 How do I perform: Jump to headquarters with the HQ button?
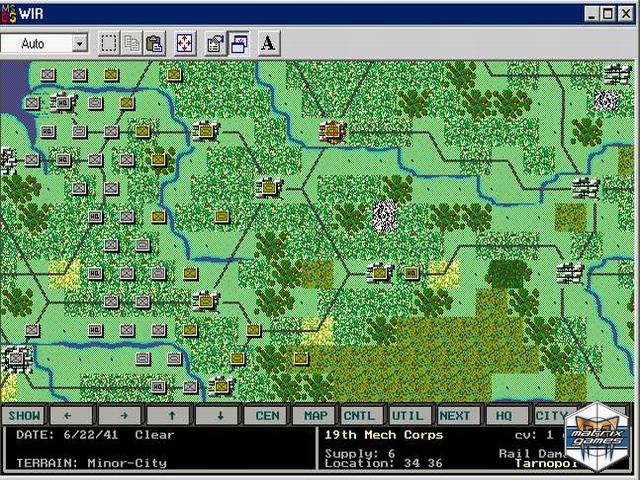point(504,416)
